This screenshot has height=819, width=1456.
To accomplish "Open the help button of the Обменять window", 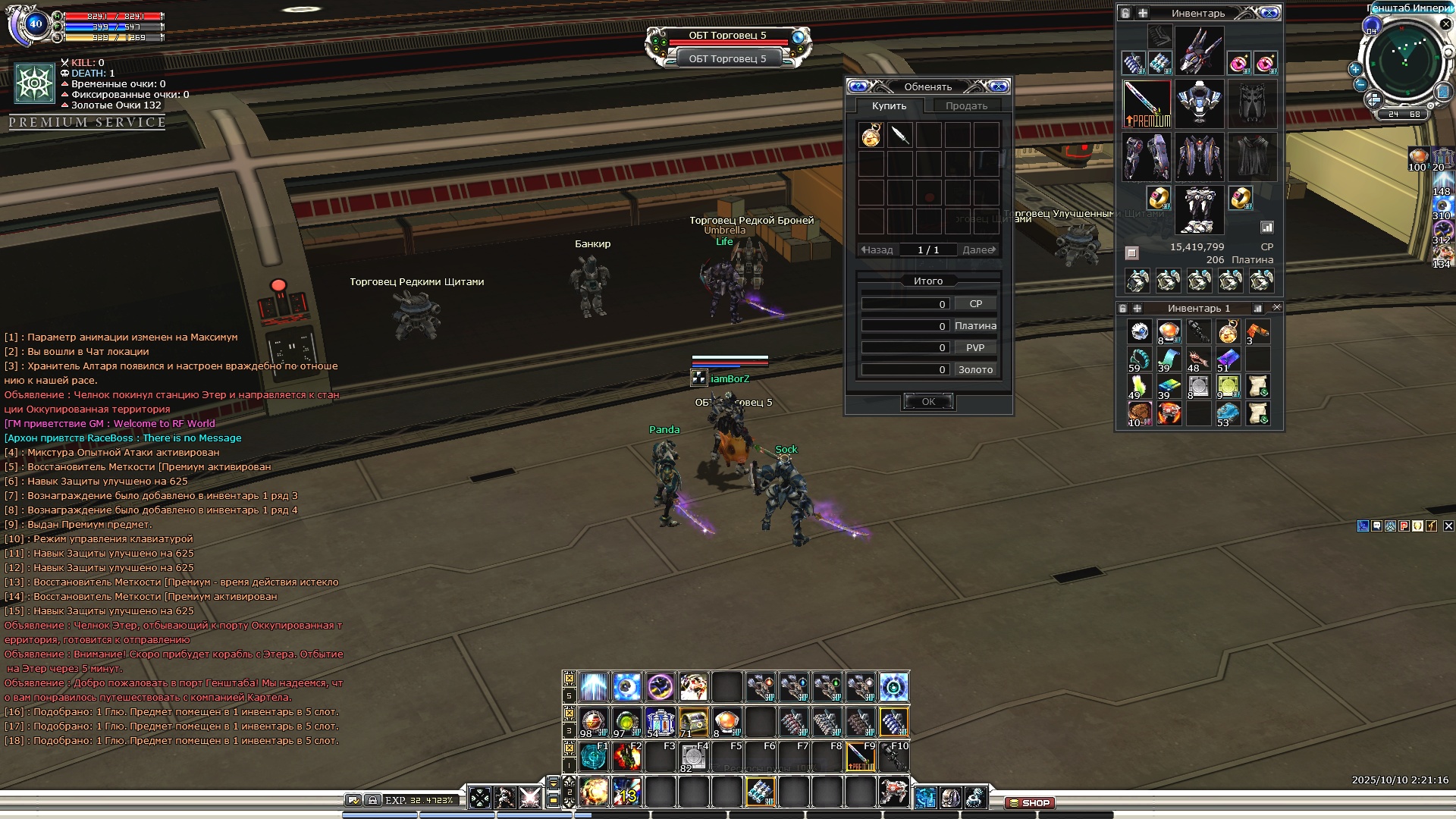I will click(858, 86).
